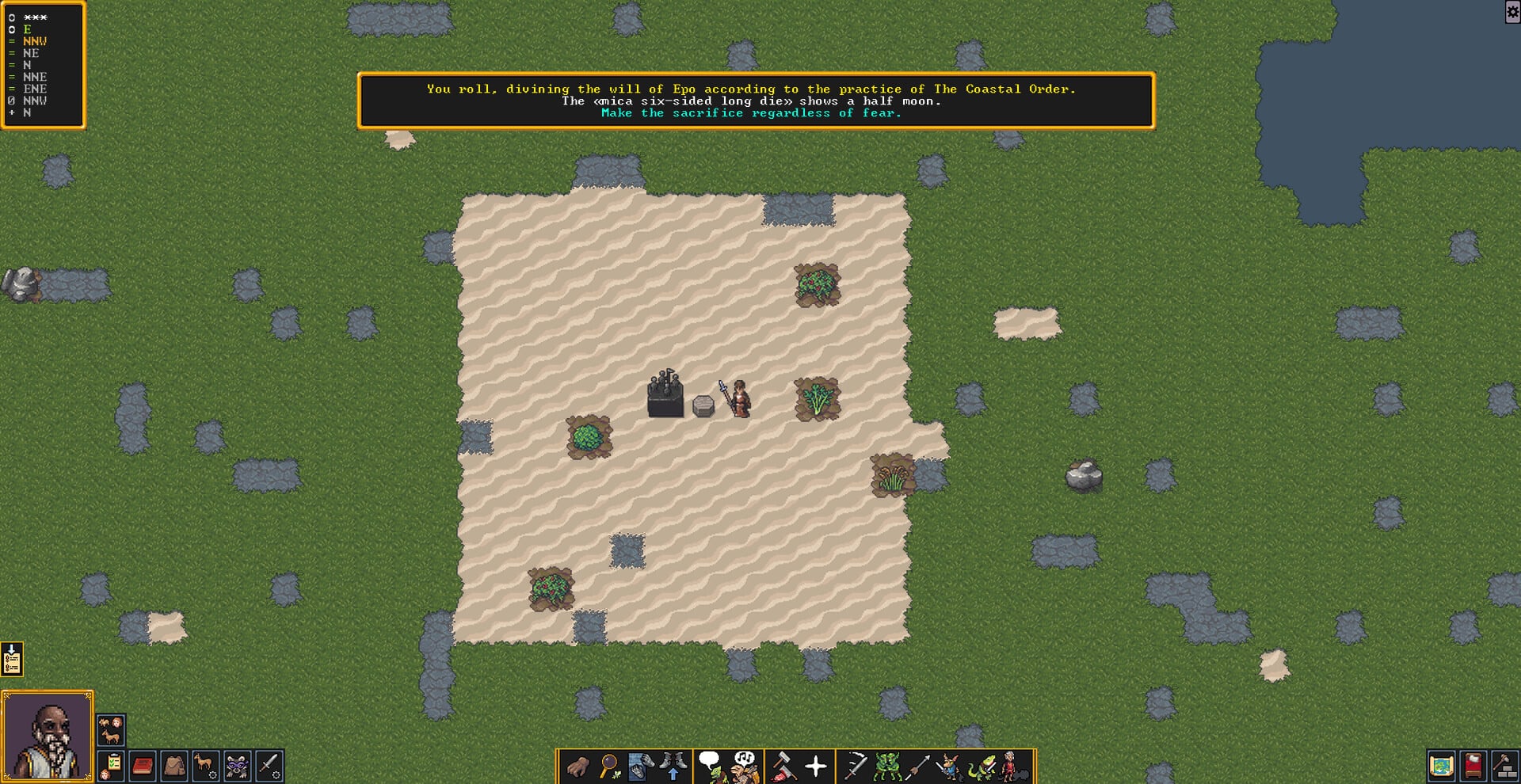Select the Pray white cross icon
The height and width of the screenshot is (784, 1521).
tap(816, 765)
